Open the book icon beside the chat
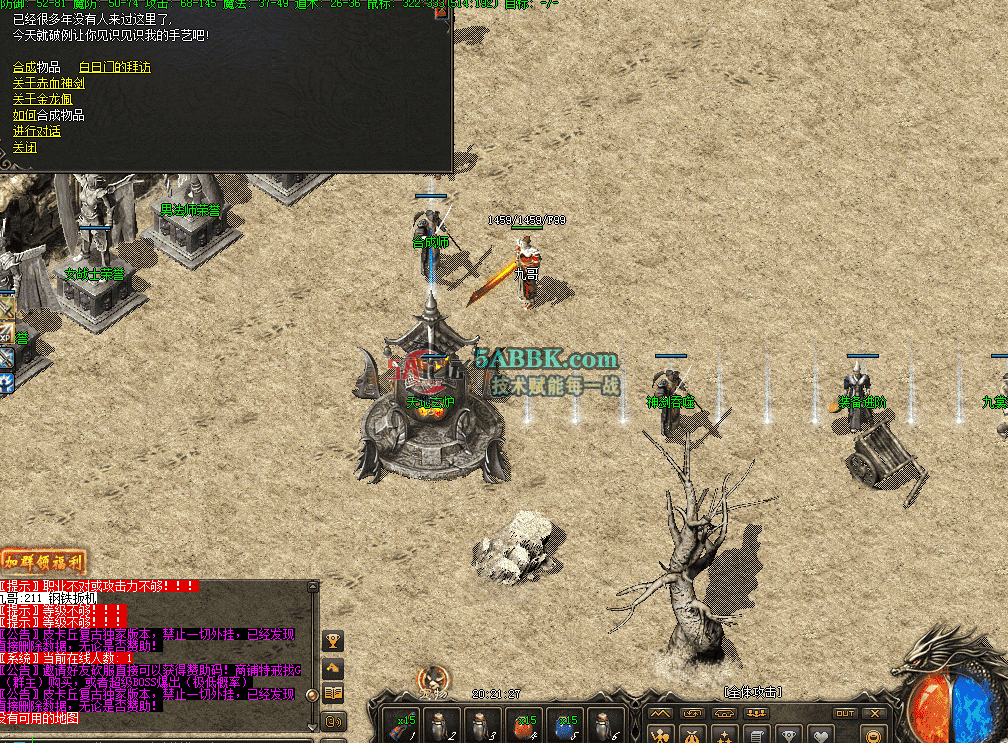1008x743 pixels. pos(333,693)
